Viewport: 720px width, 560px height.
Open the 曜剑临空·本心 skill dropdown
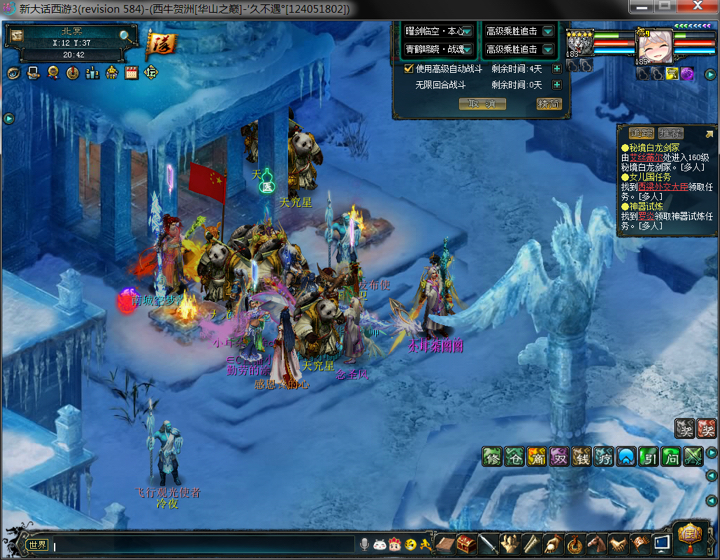pyautogui.click(x=467, y=30)
